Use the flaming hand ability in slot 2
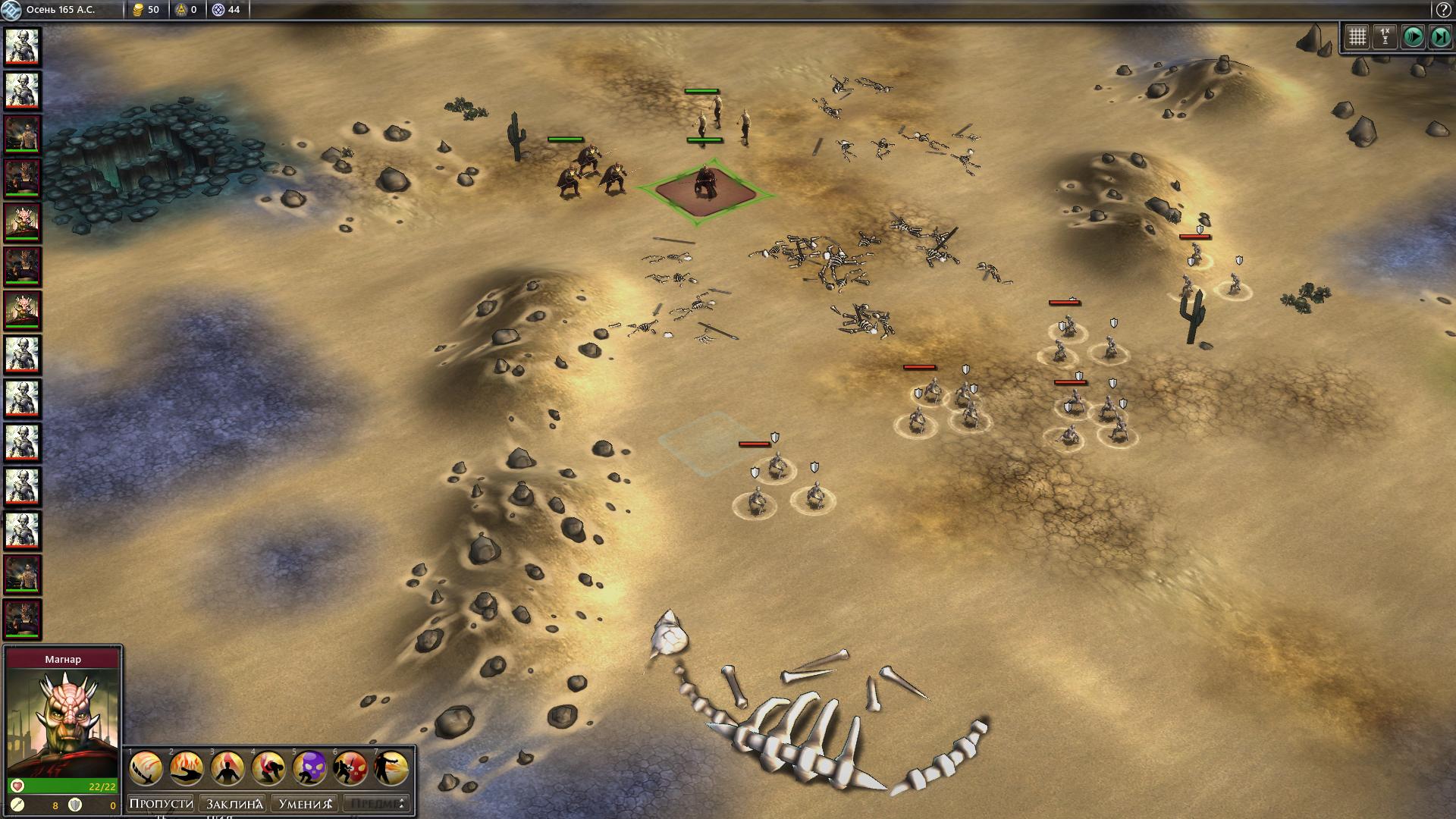The image size is (1456, 819). click(x=187, y=769)
